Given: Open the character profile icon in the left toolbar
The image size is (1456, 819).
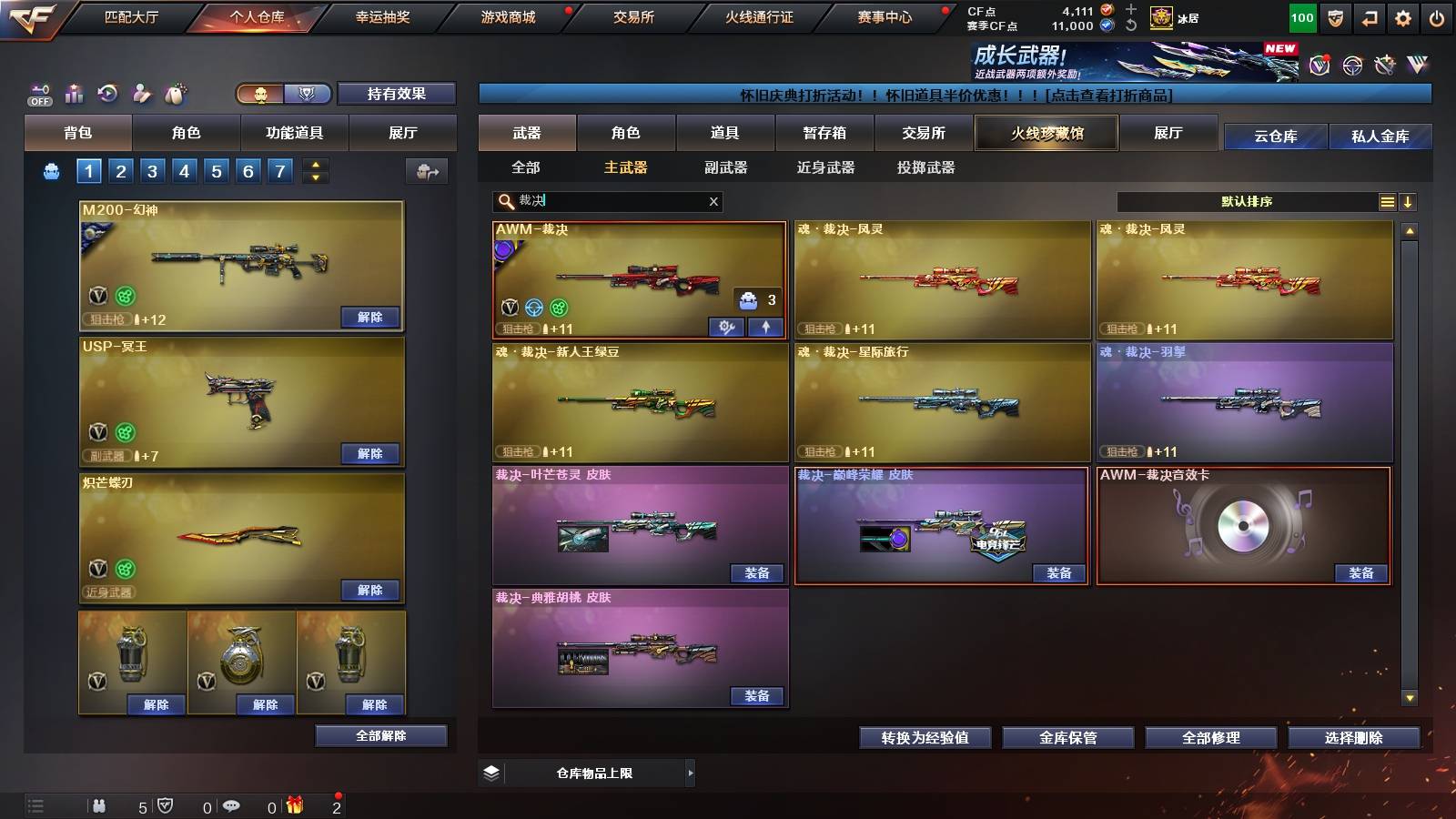Looking at the screenshot, I should coord(141,93).
